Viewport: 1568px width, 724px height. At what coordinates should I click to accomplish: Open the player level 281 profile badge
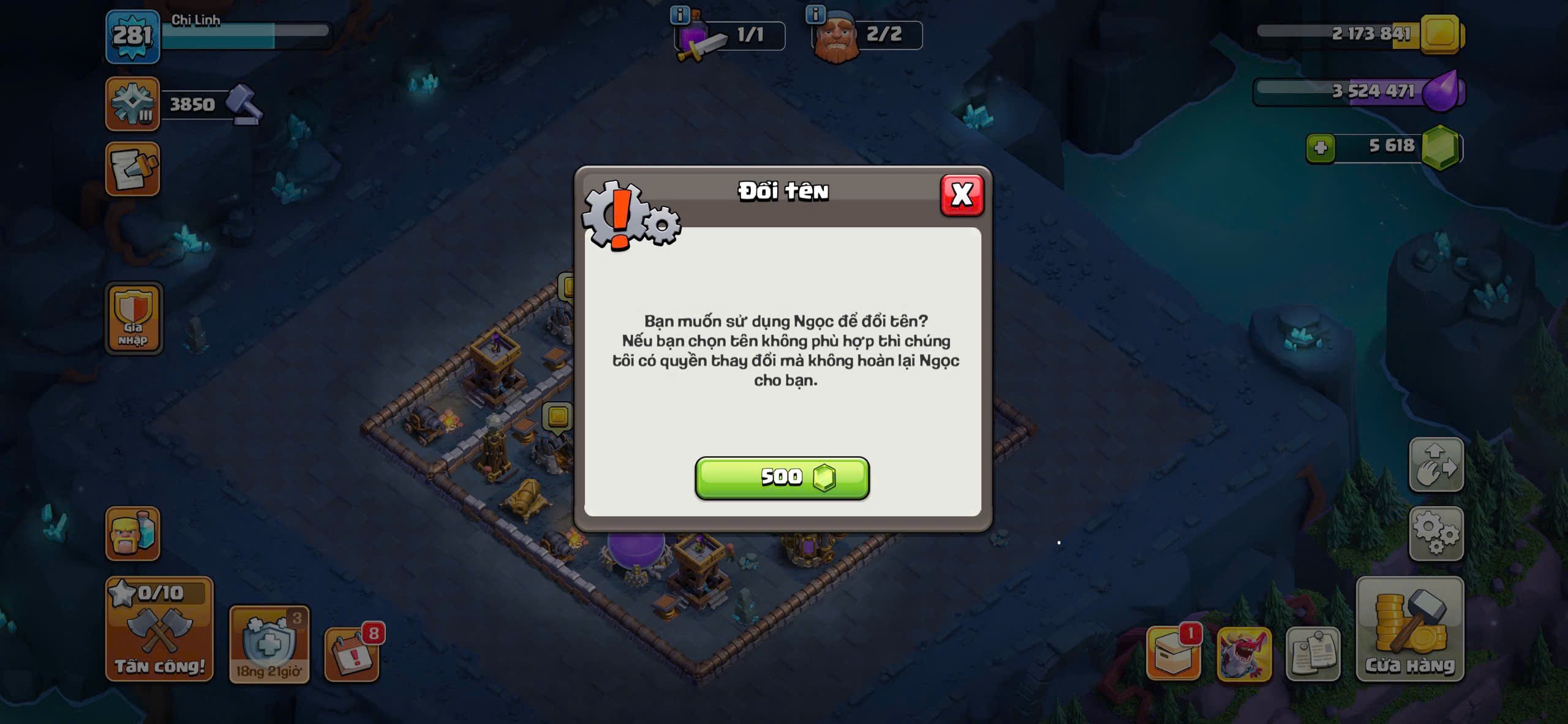coord(132,37)
